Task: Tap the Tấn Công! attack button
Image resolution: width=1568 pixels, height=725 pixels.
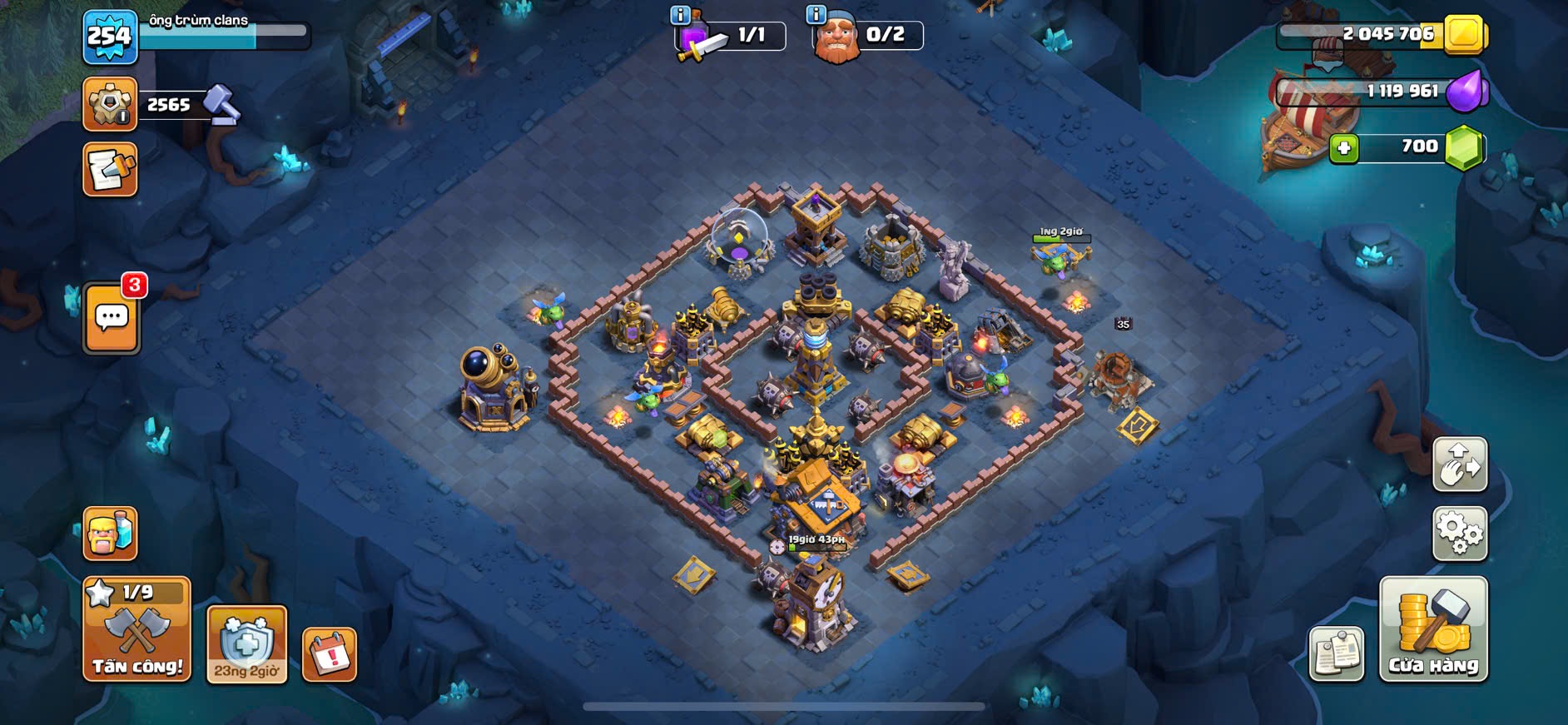Action: 136,629
